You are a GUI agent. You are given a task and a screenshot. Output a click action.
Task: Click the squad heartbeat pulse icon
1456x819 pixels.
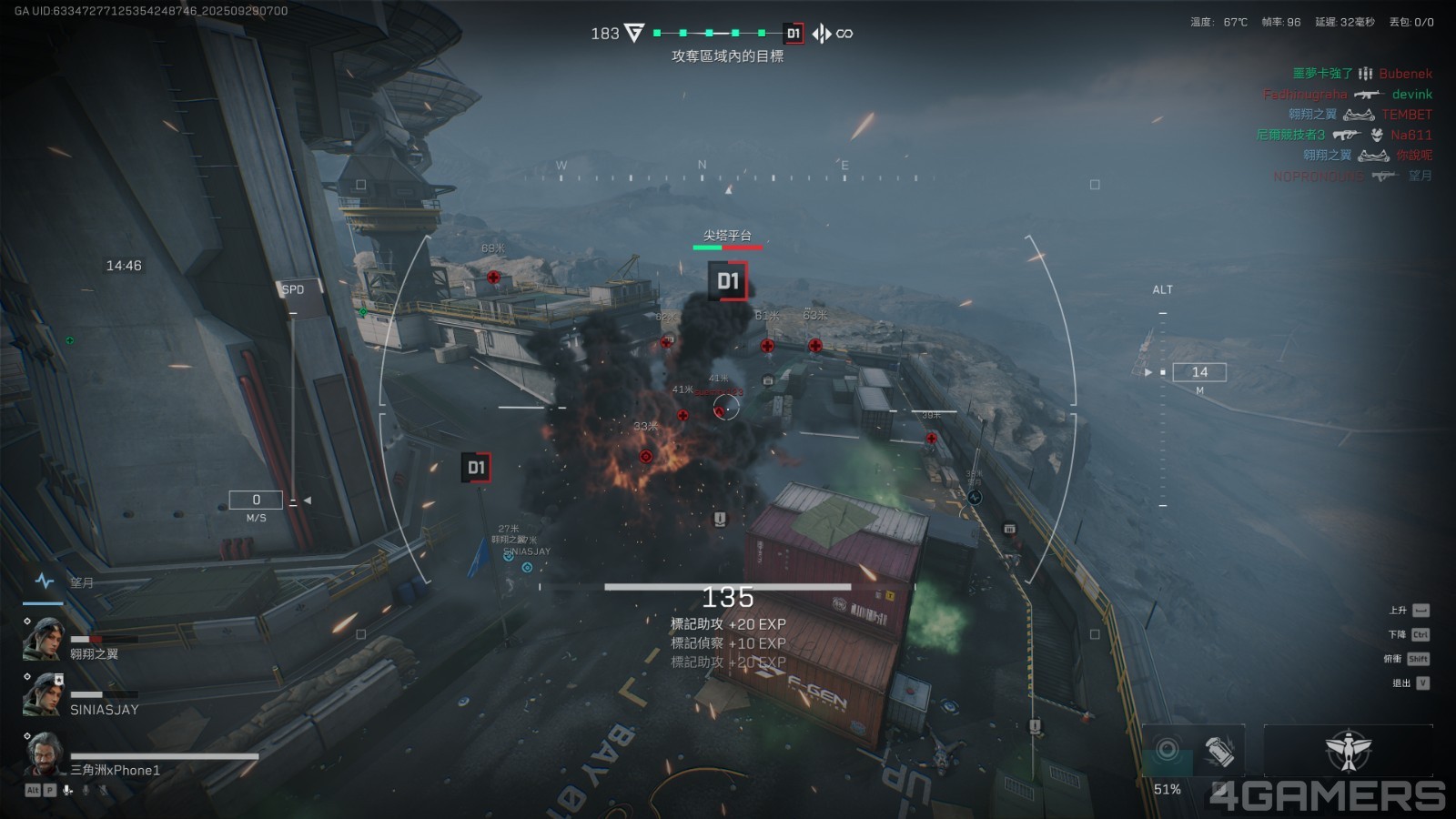(44, 581)
